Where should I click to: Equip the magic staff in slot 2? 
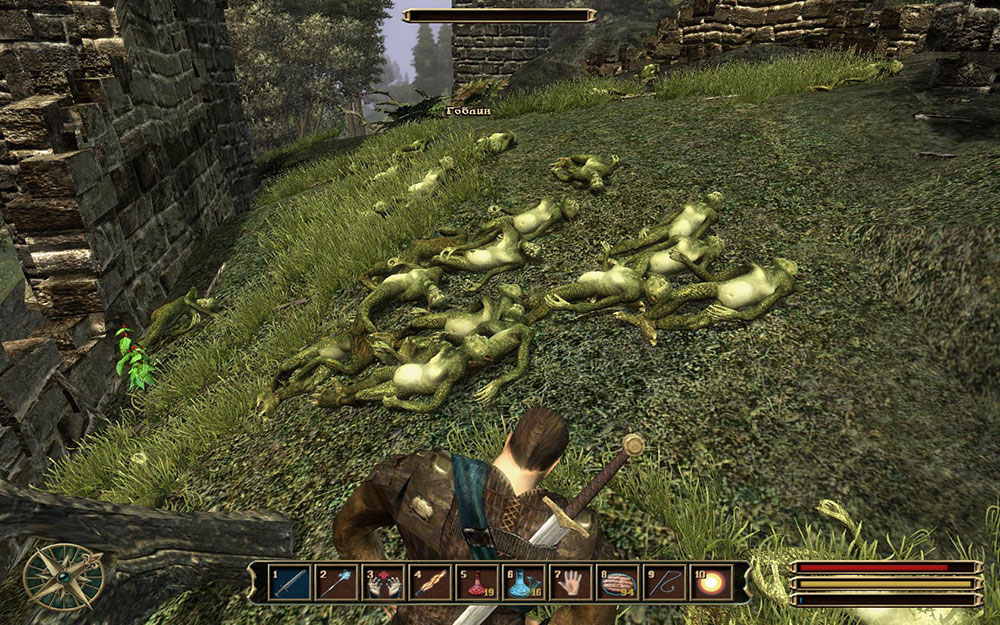(338, 582)
